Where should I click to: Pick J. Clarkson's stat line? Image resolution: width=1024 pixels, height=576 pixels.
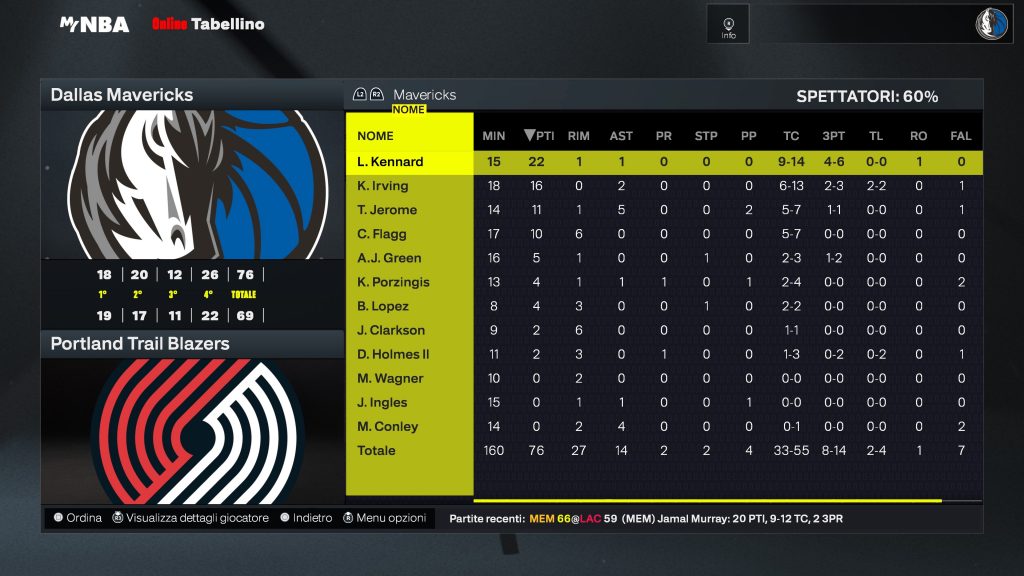pos(391,330)
